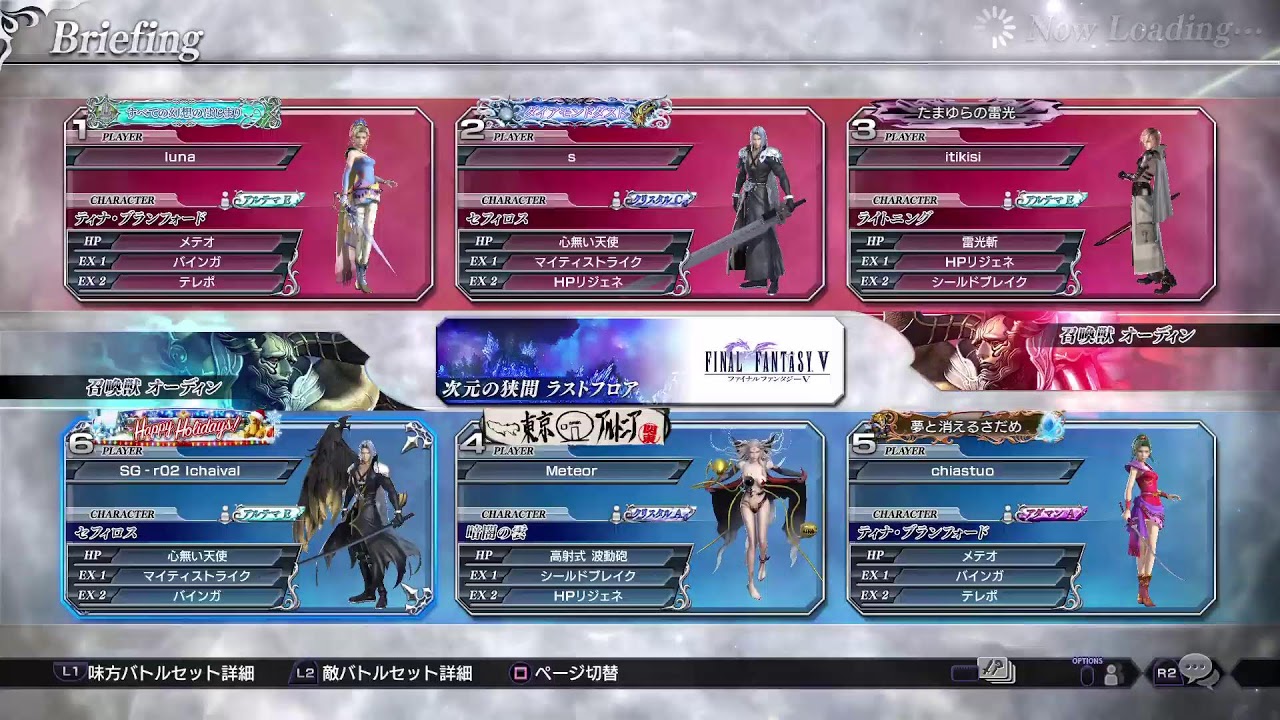
Task: Select the blue team's Odin summon banner
Action: [200, 370]
